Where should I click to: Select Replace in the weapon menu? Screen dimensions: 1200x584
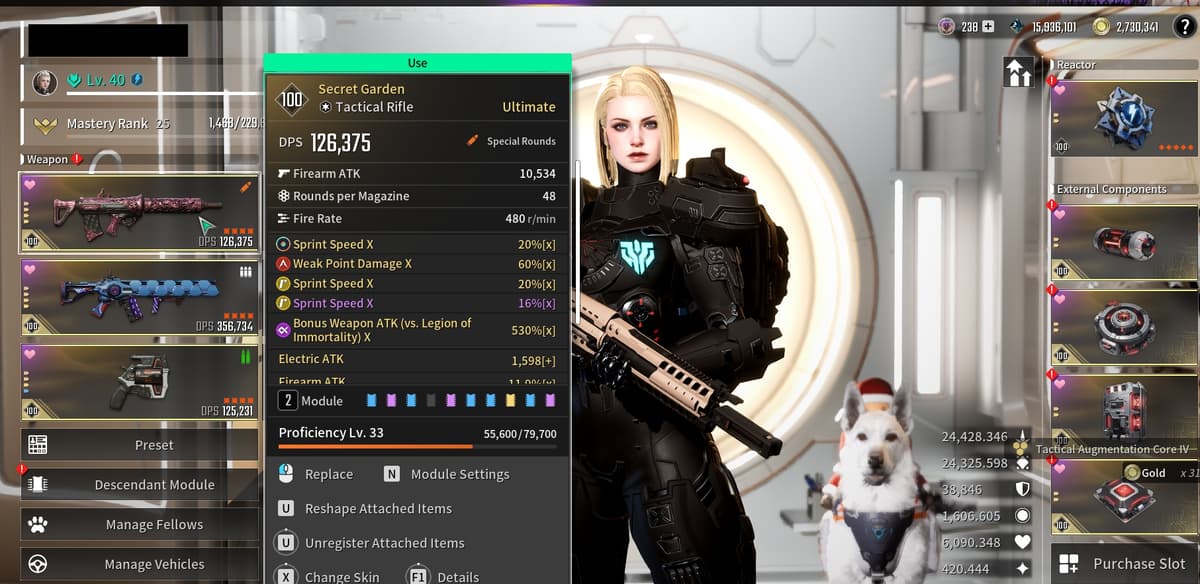pyautogui.click(x=328, y=474)
